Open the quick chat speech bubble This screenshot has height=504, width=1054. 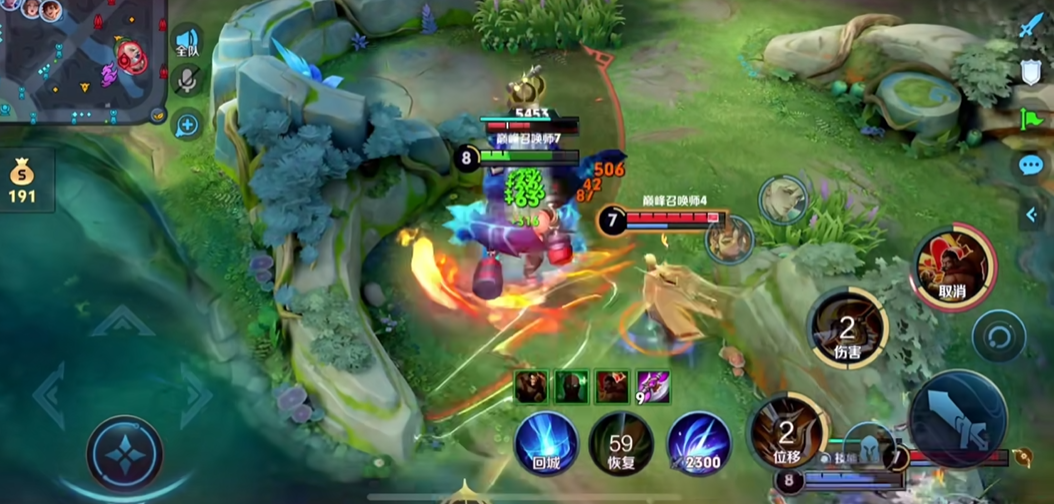click(1031, 165)
